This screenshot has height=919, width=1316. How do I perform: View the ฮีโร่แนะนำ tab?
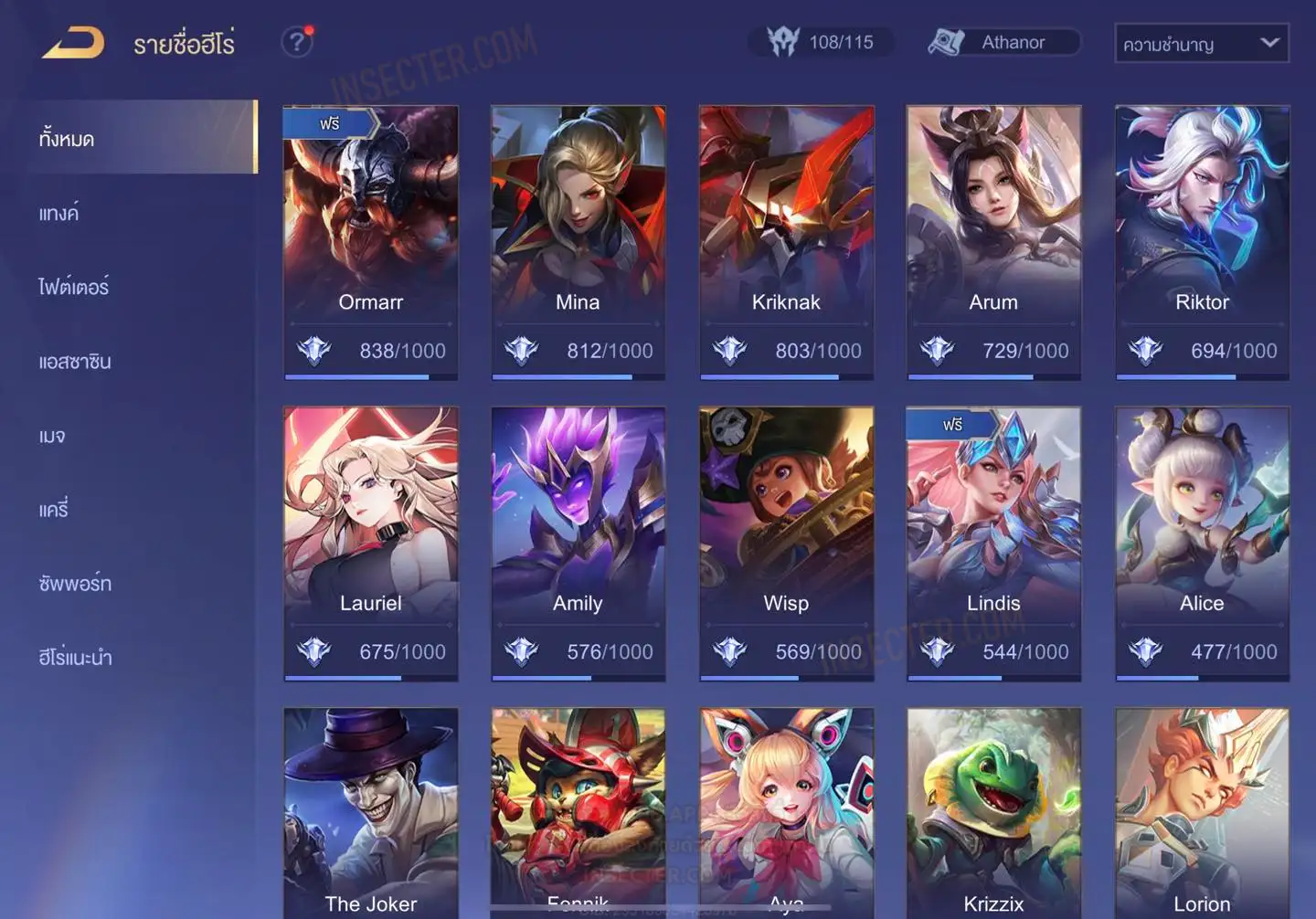click(75, 657)
